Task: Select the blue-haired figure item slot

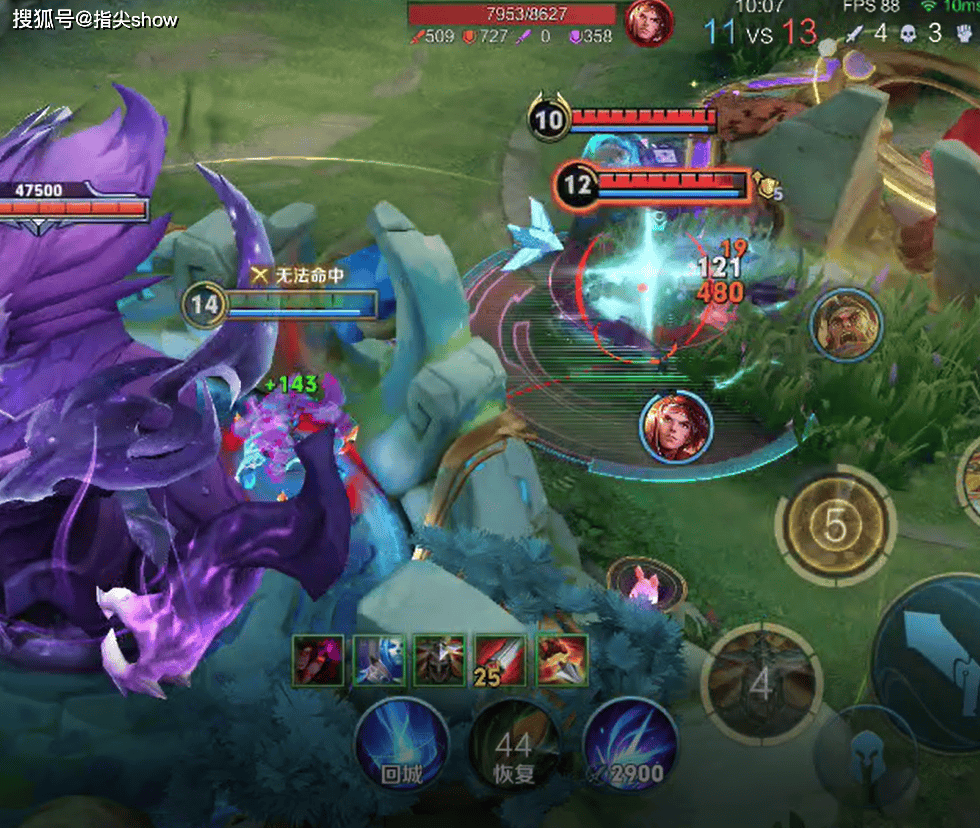Action: click(379, 661)
